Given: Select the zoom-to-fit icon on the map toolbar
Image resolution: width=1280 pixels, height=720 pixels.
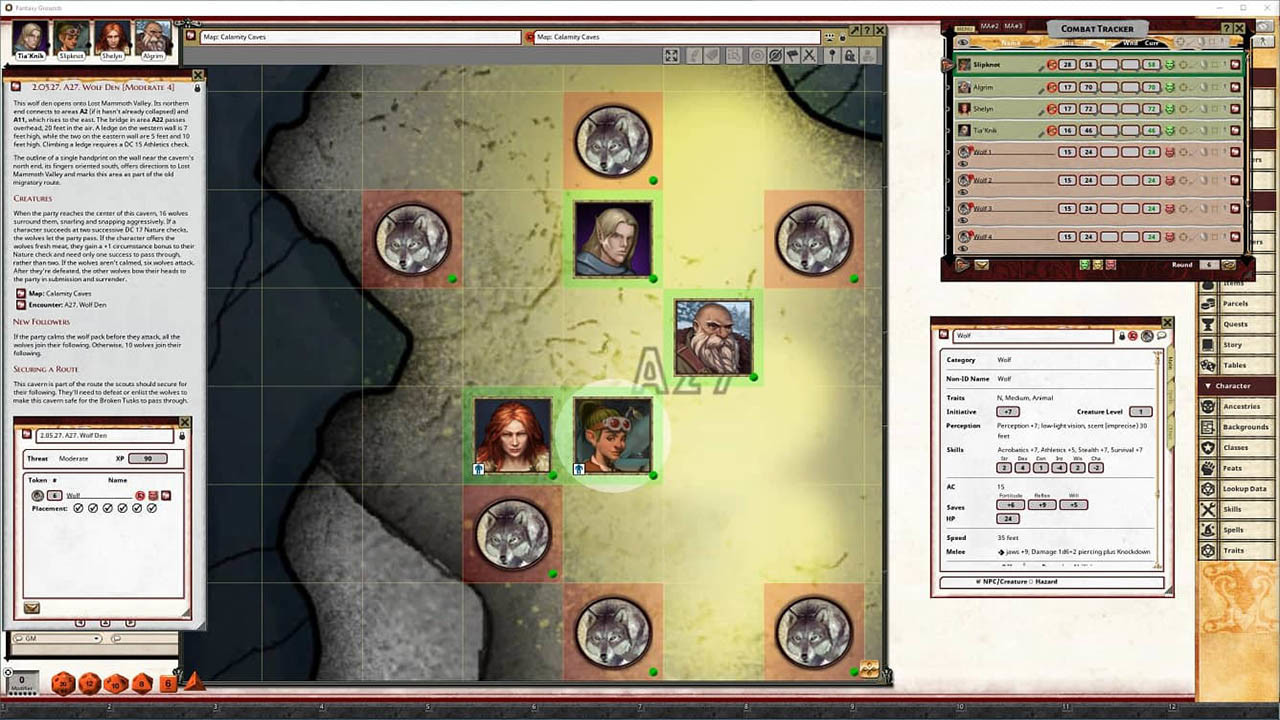Looking at the screenshot, I should point(671,55).
